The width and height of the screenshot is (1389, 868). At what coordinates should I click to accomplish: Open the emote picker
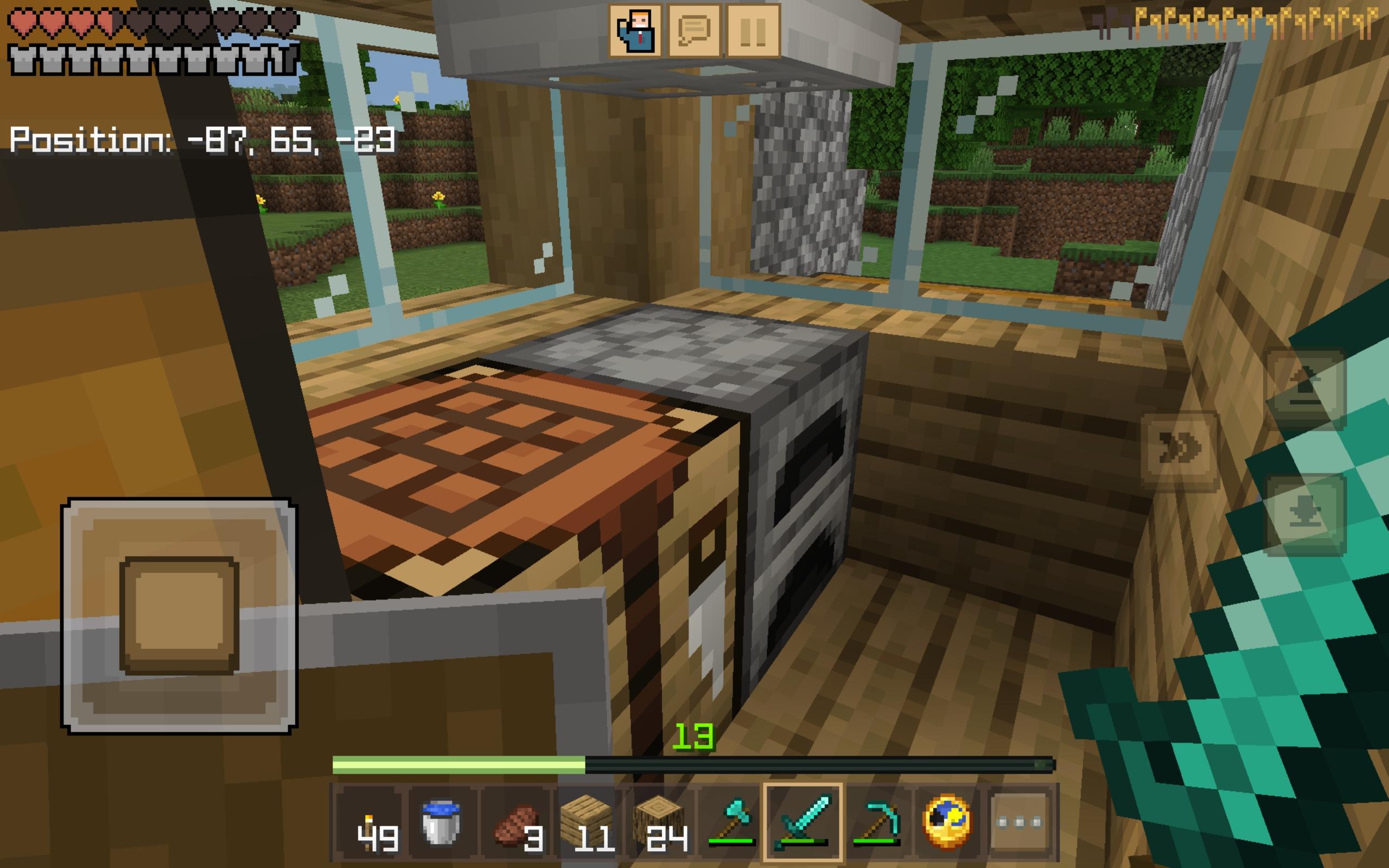pyautogui.click(x=634, y=31)
